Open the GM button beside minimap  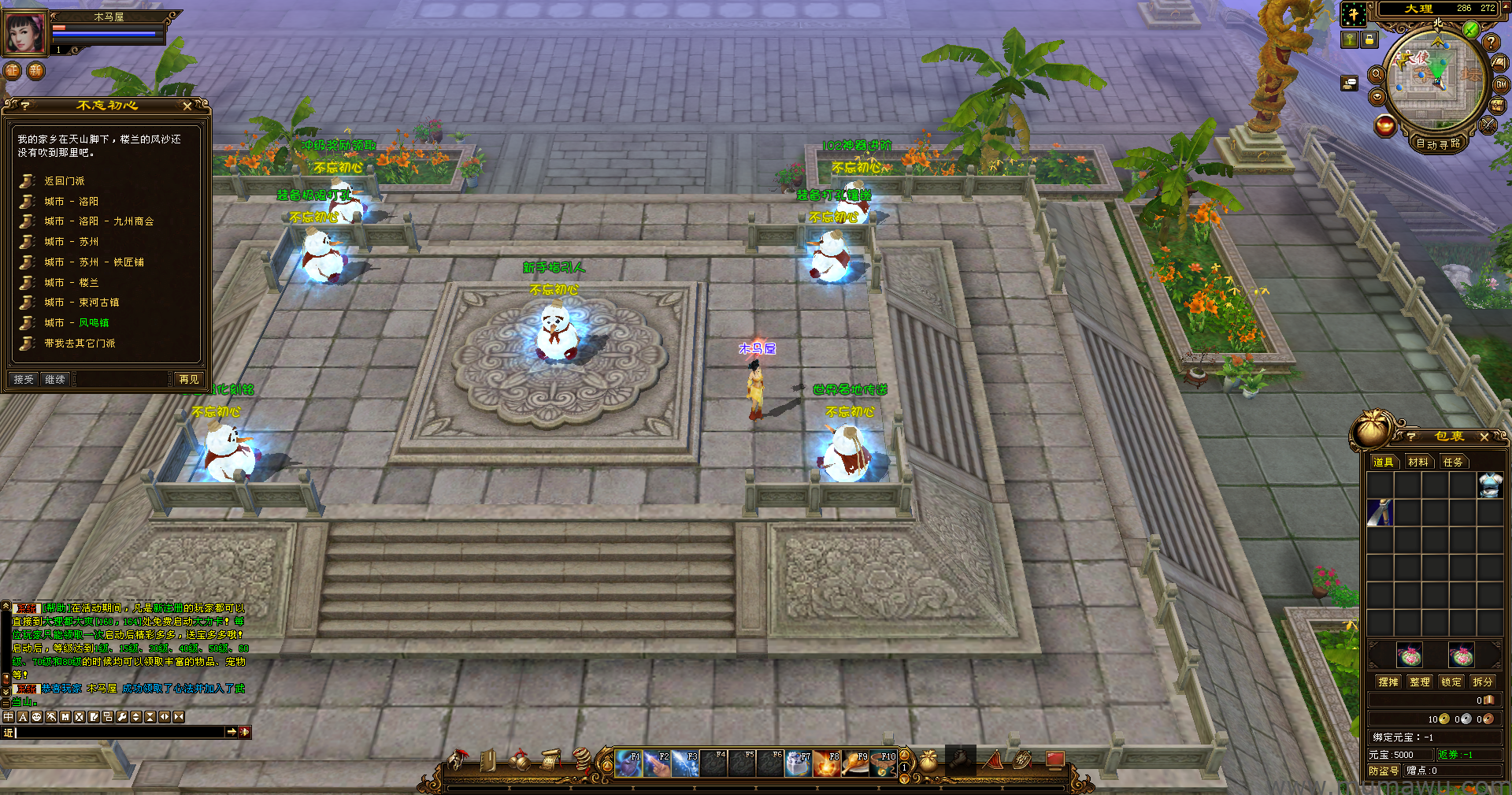(1501, 85)
